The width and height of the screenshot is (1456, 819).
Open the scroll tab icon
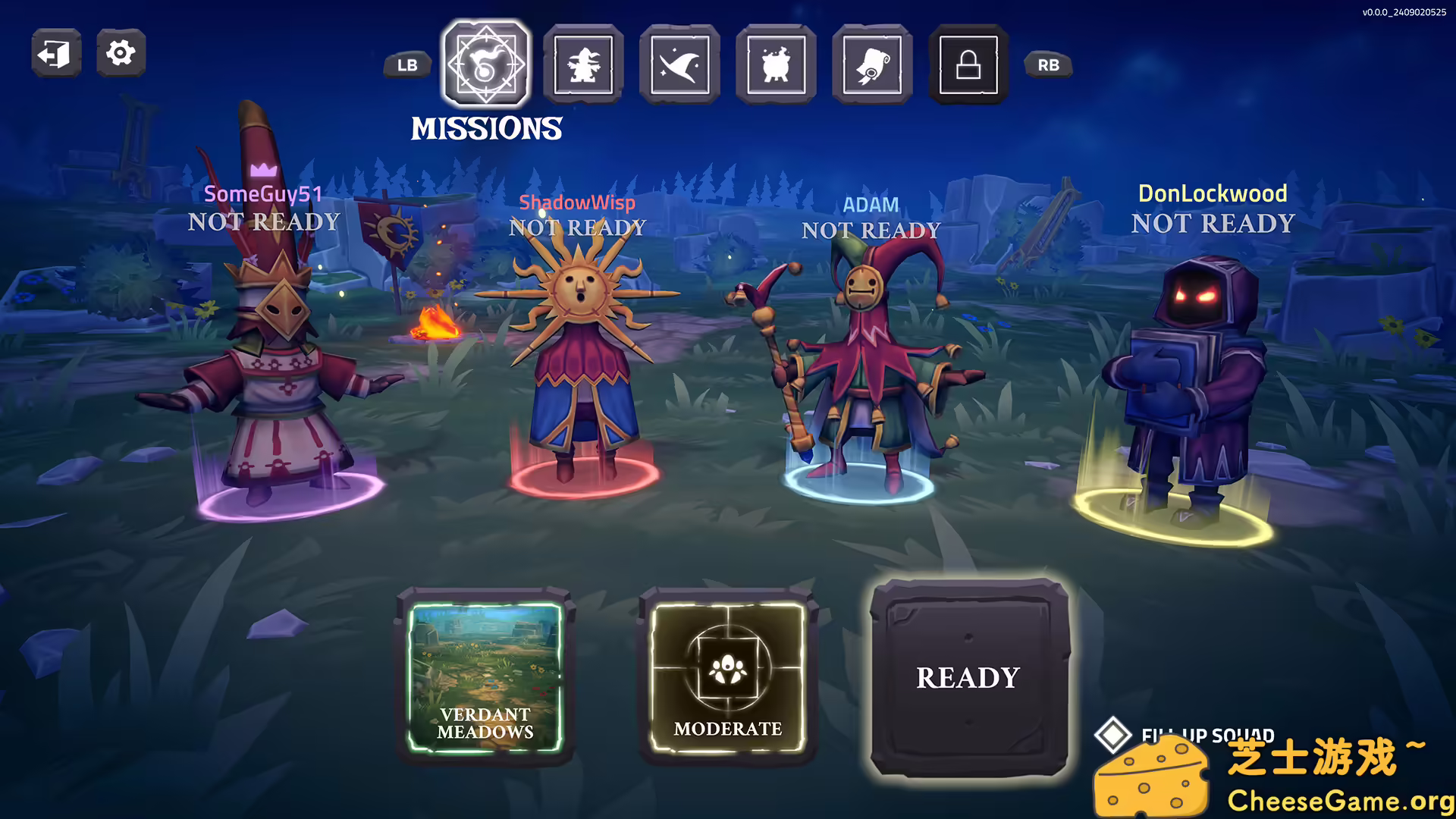click(x=871, y=64)
